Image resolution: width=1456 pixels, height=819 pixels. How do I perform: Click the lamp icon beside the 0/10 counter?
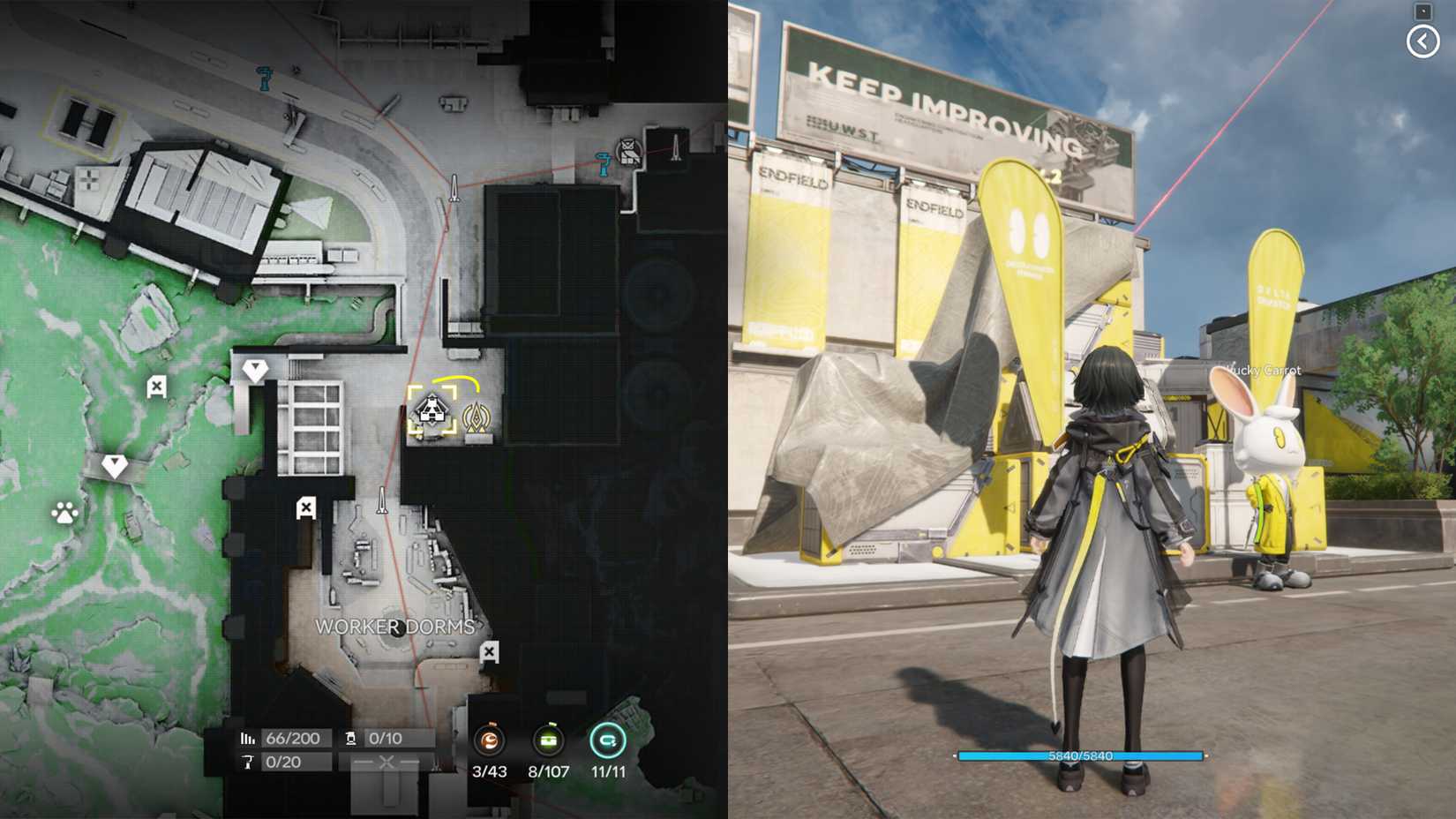352,736
